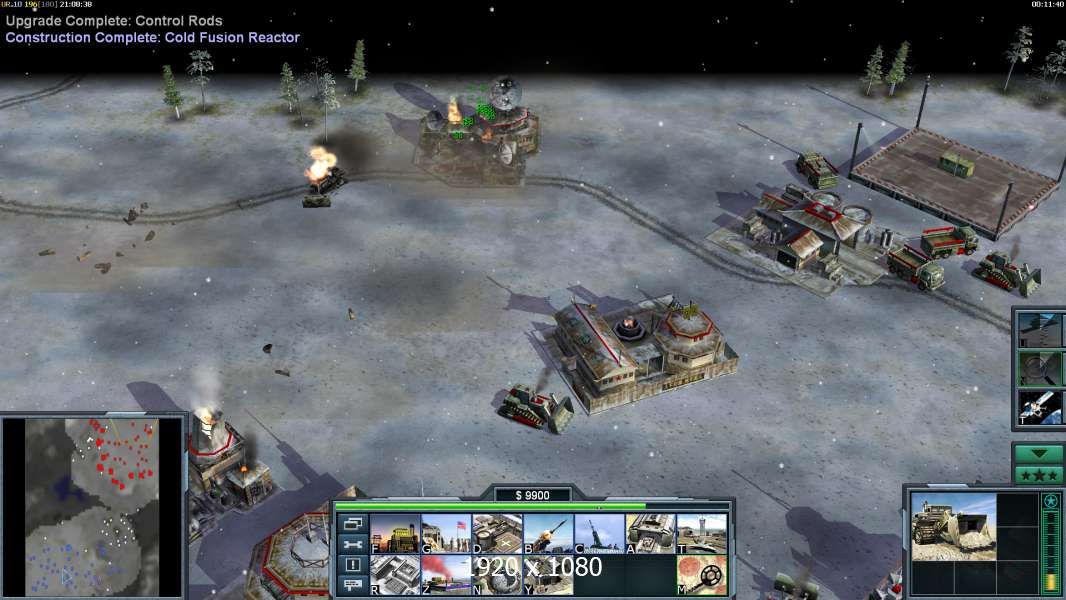Click the exclamation mark alert button
The height and width of the screenshot is (600, 1066).
coord(352,565)
